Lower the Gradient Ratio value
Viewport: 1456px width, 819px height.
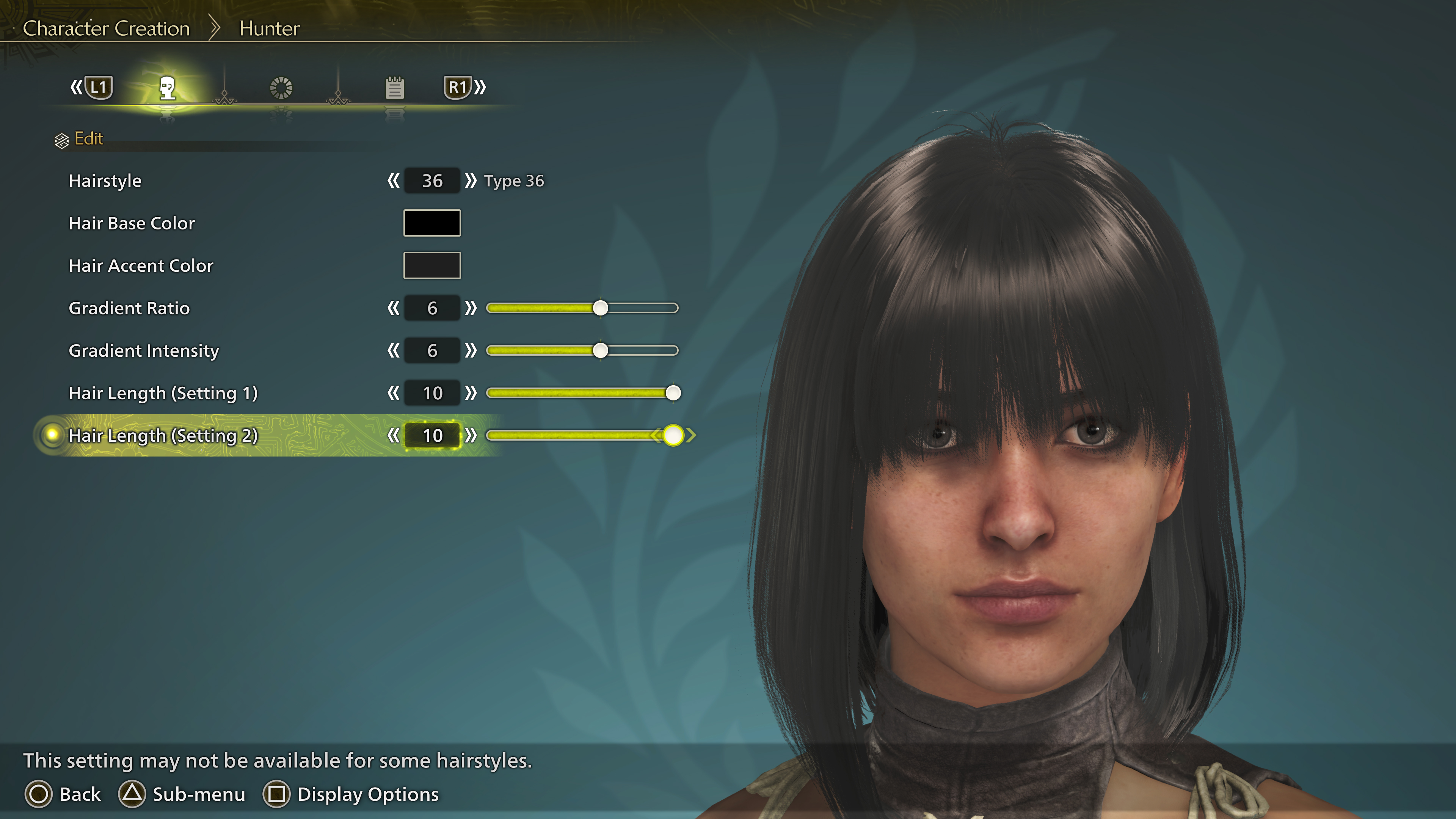click(394, 308)
